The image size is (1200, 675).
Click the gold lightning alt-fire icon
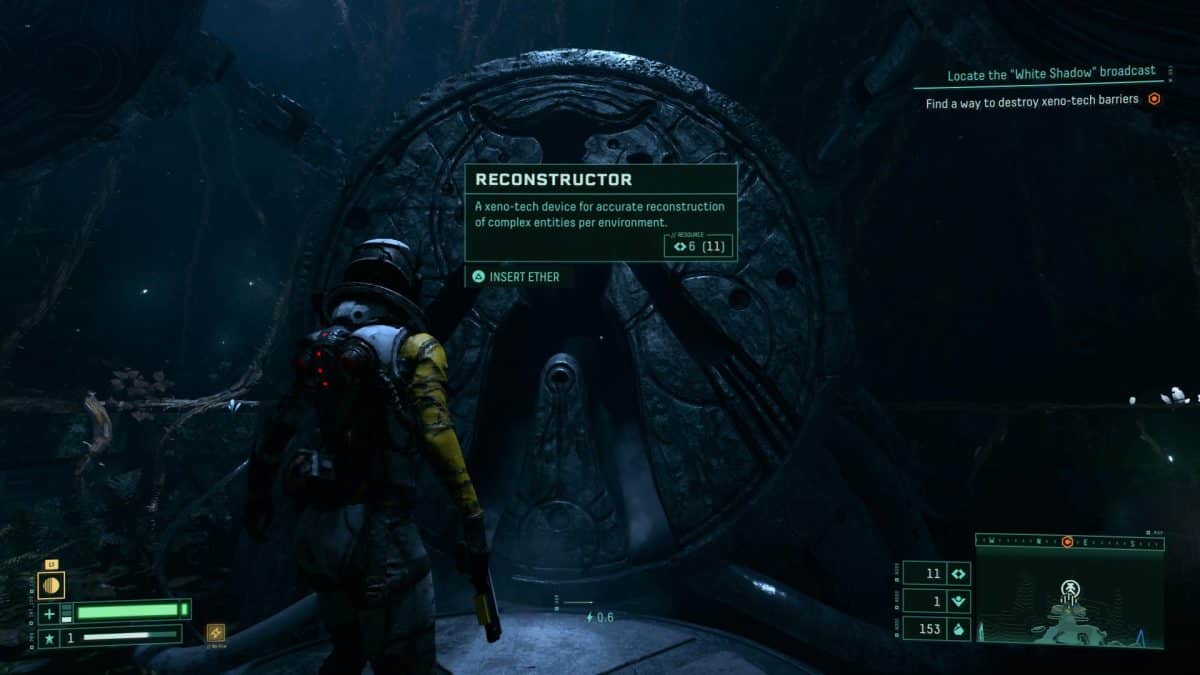[215, 632]
